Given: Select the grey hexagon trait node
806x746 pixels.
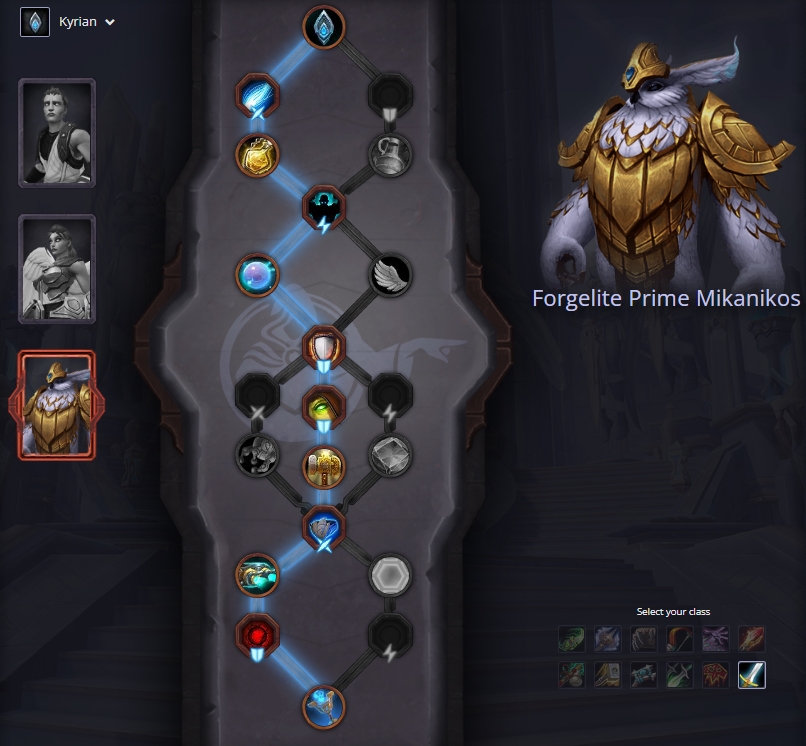Looking at the screenshot, I should pyautogui.click(x=389, y=575).
